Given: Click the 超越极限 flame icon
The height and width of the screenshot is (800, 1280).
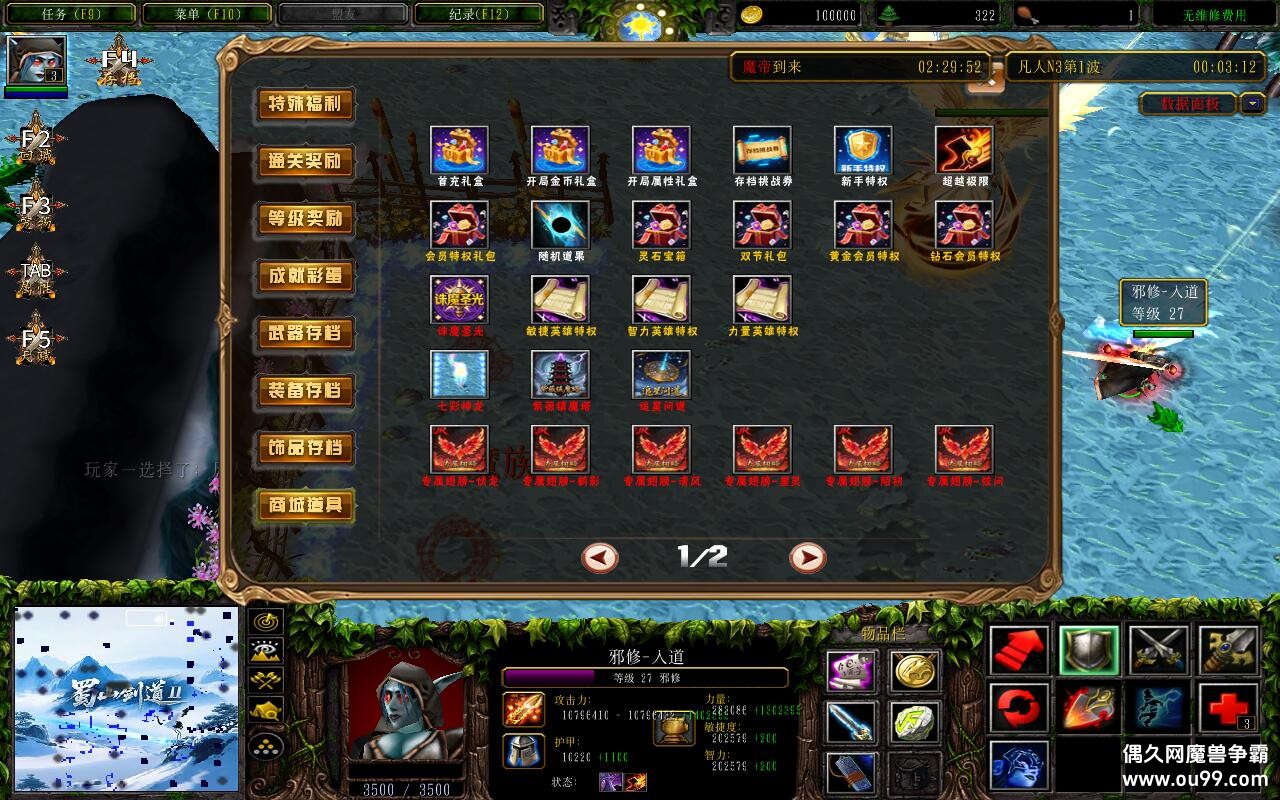Looking at the screenshot, I should (964, 150).
